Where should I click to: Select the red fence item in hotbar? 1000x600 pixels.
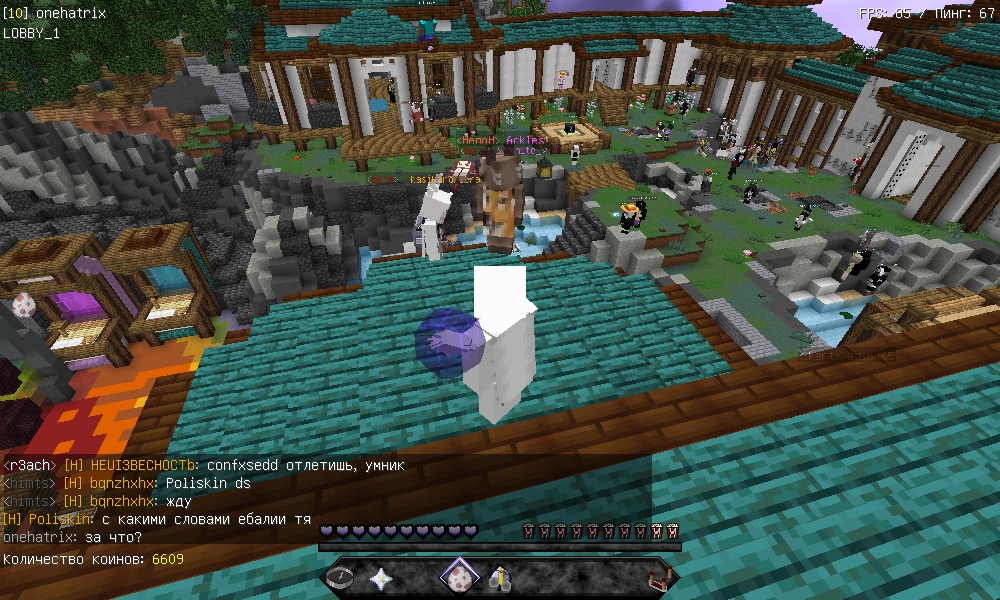point(658,577)
